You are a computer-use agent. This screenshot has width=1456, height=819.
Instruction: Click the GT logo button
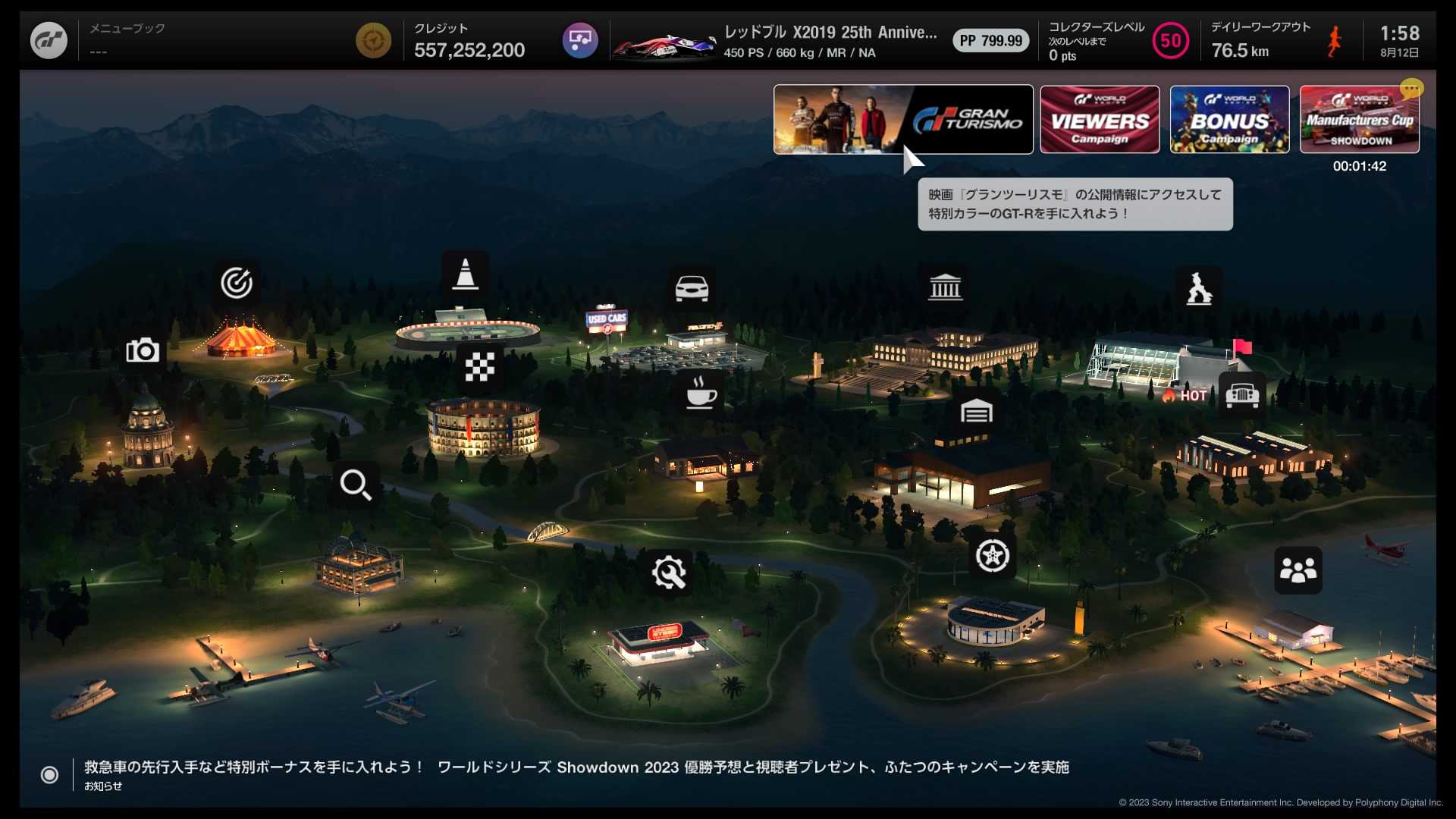tap(49, 40)
